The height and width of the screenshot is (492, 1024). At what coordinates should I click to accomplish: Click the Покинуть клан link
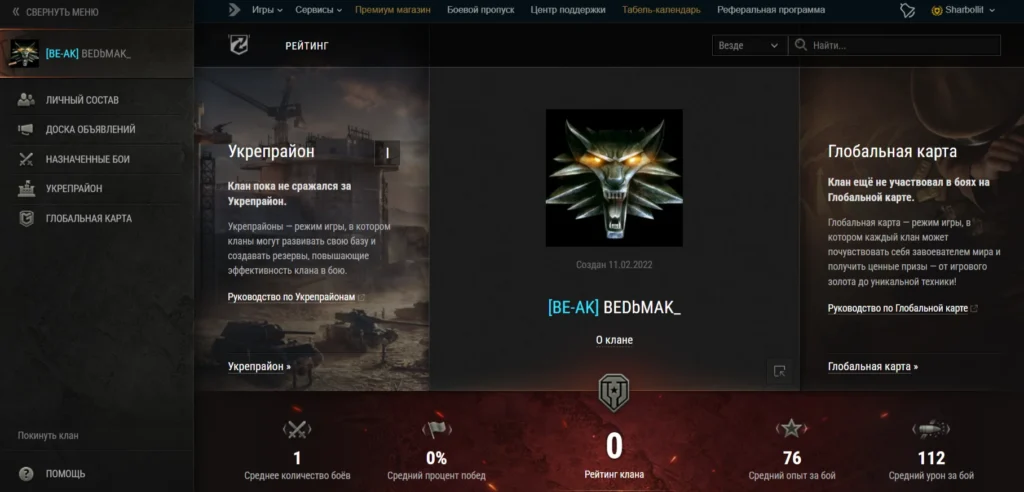click(x=48, y=435)
